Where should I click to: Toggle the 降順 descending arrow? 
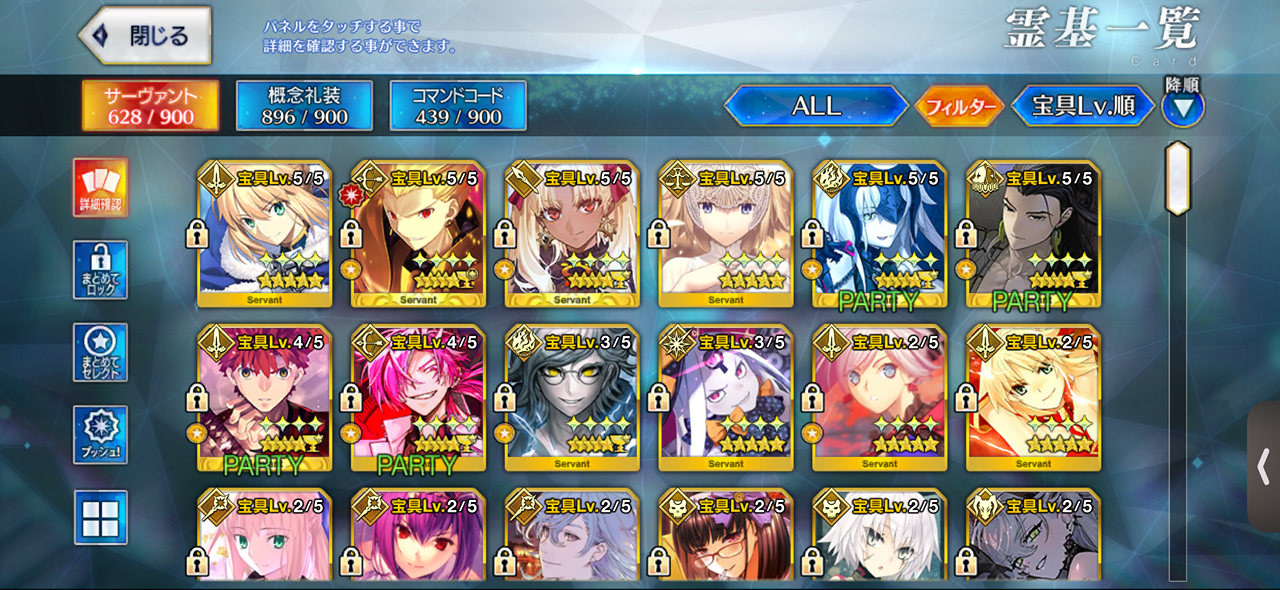1183,106
